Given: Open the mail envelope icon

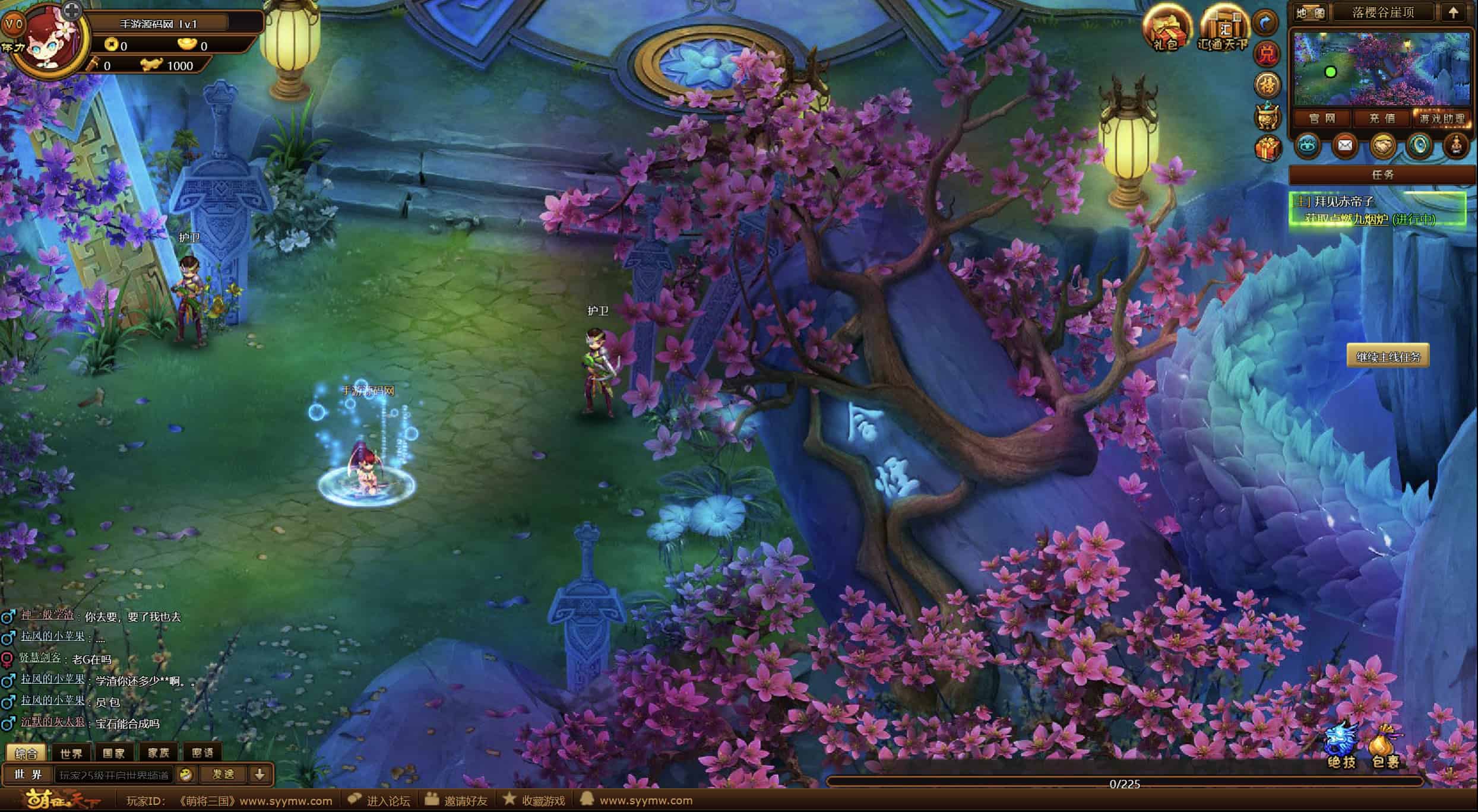Looking at the screenshot, I should pyautogui.click(x=1344, y=146).
